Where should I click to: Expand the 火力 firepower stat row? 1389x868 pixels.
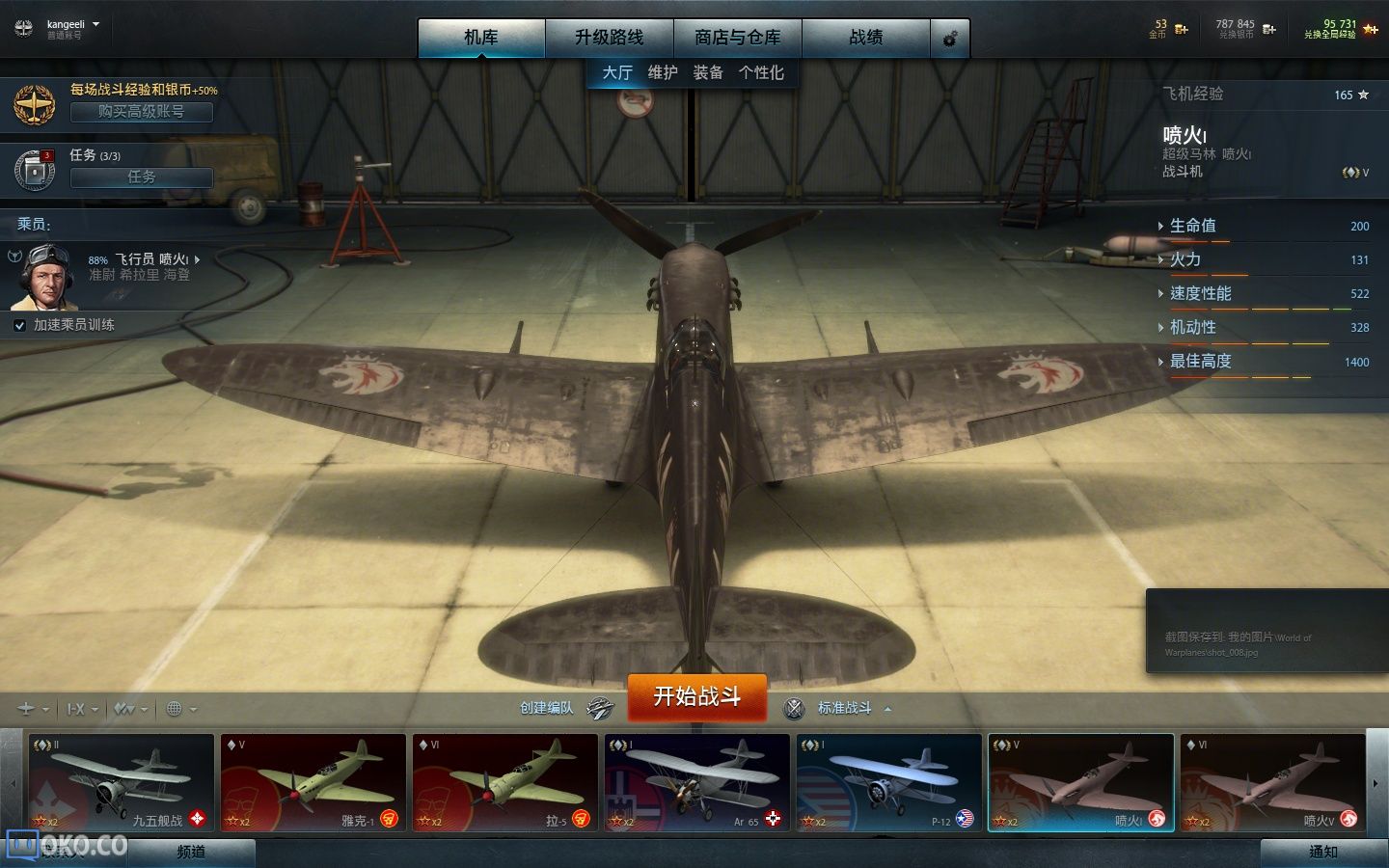1185,259
